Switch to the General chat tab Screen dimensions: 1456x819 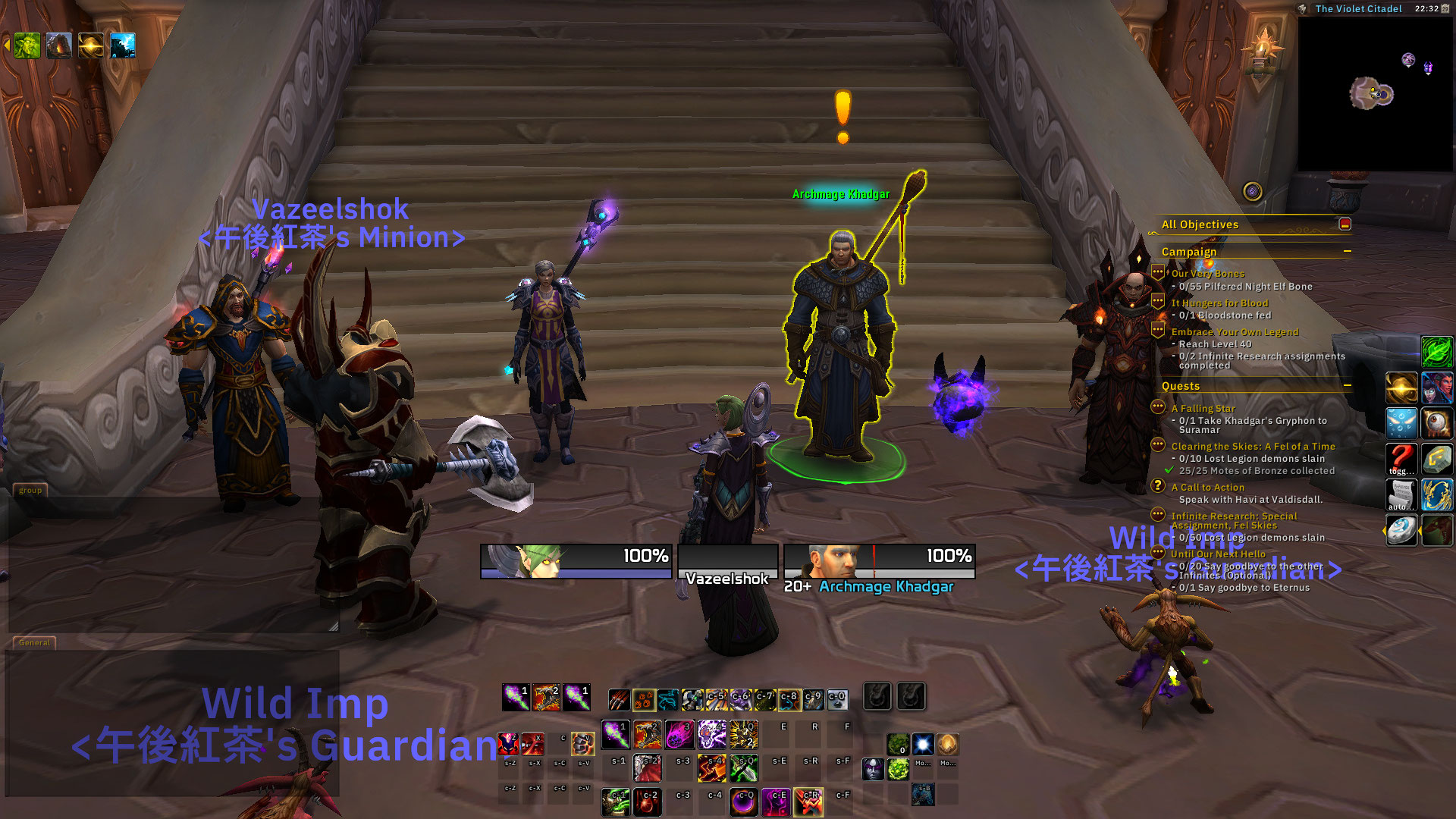pyautogui.click(x=34, y=642)
